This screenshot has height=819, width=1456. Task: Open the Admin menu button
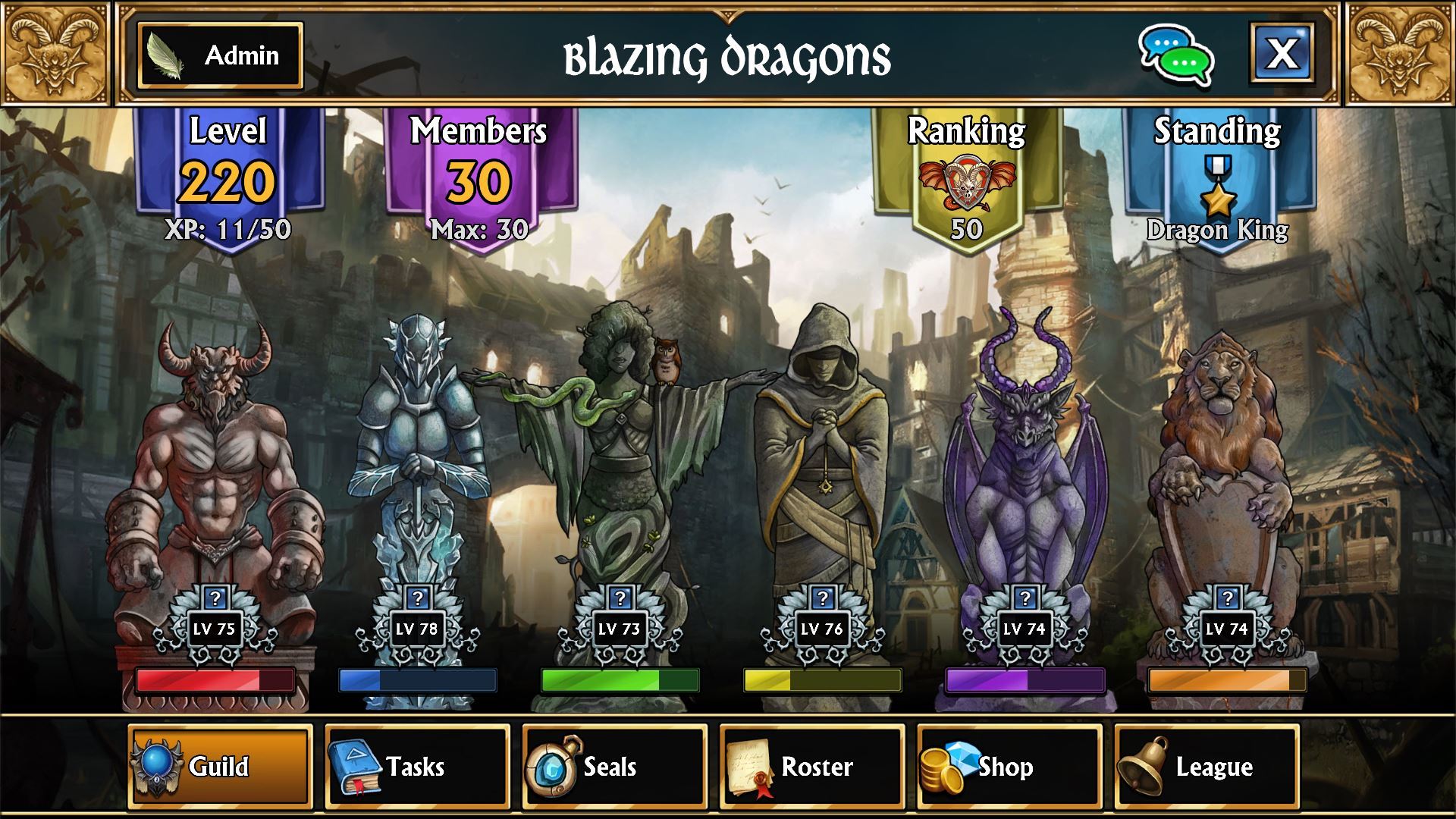(x=220, y=55)
